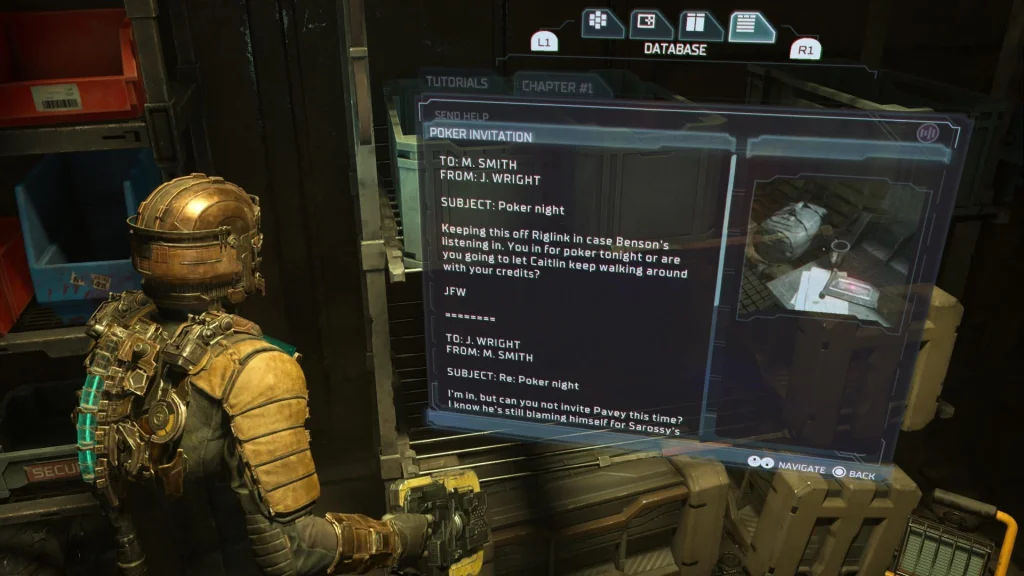
Task: Switch to the Tutorials category
Action: (x=456, y=83)
